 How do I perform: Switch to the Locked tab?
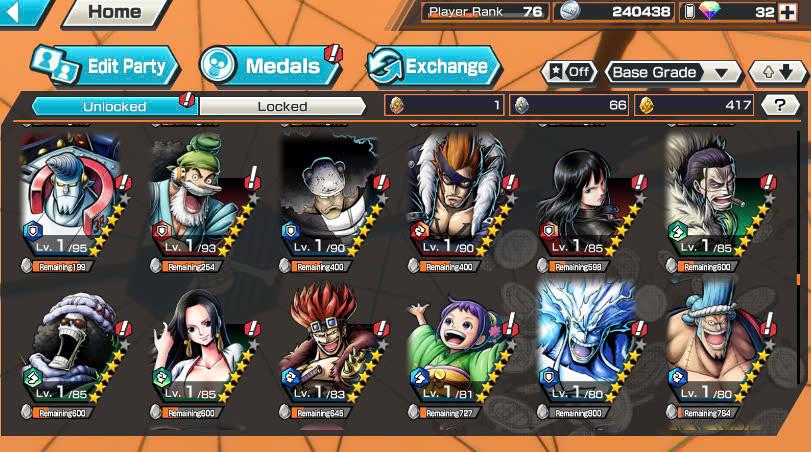click(282, 106)
